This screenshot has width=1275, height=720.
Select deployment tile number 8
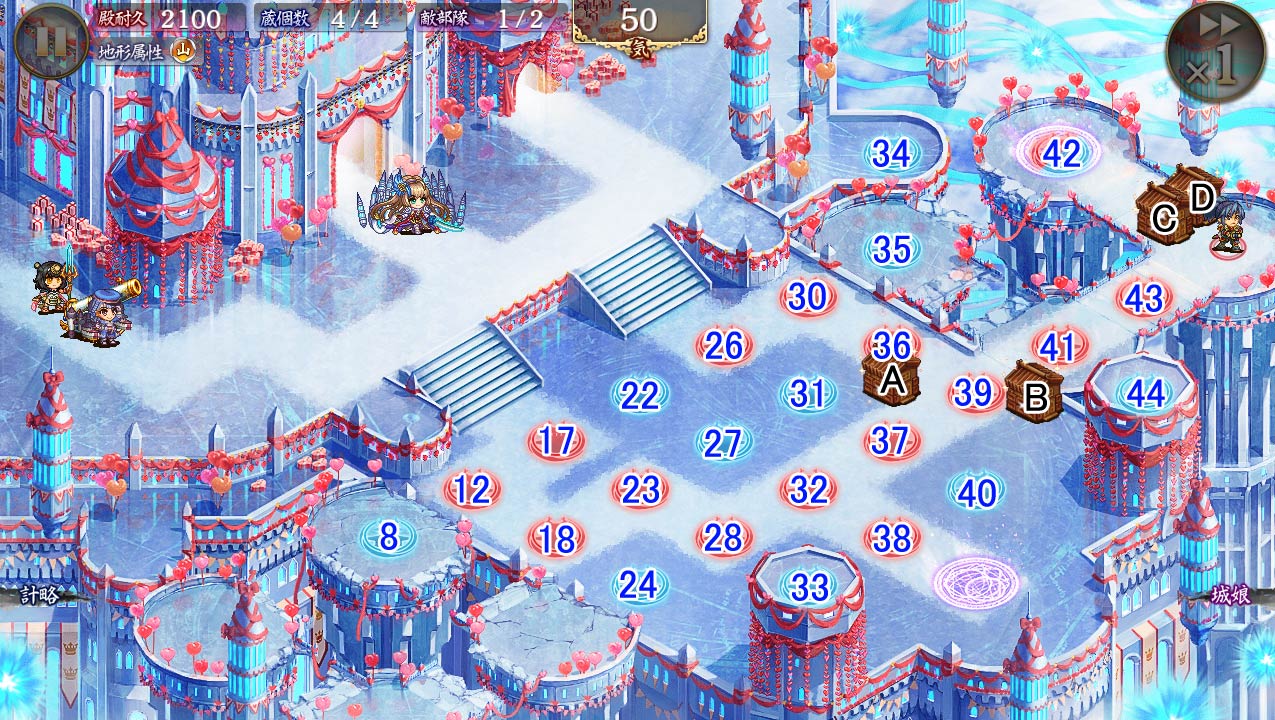click(388, 538)
